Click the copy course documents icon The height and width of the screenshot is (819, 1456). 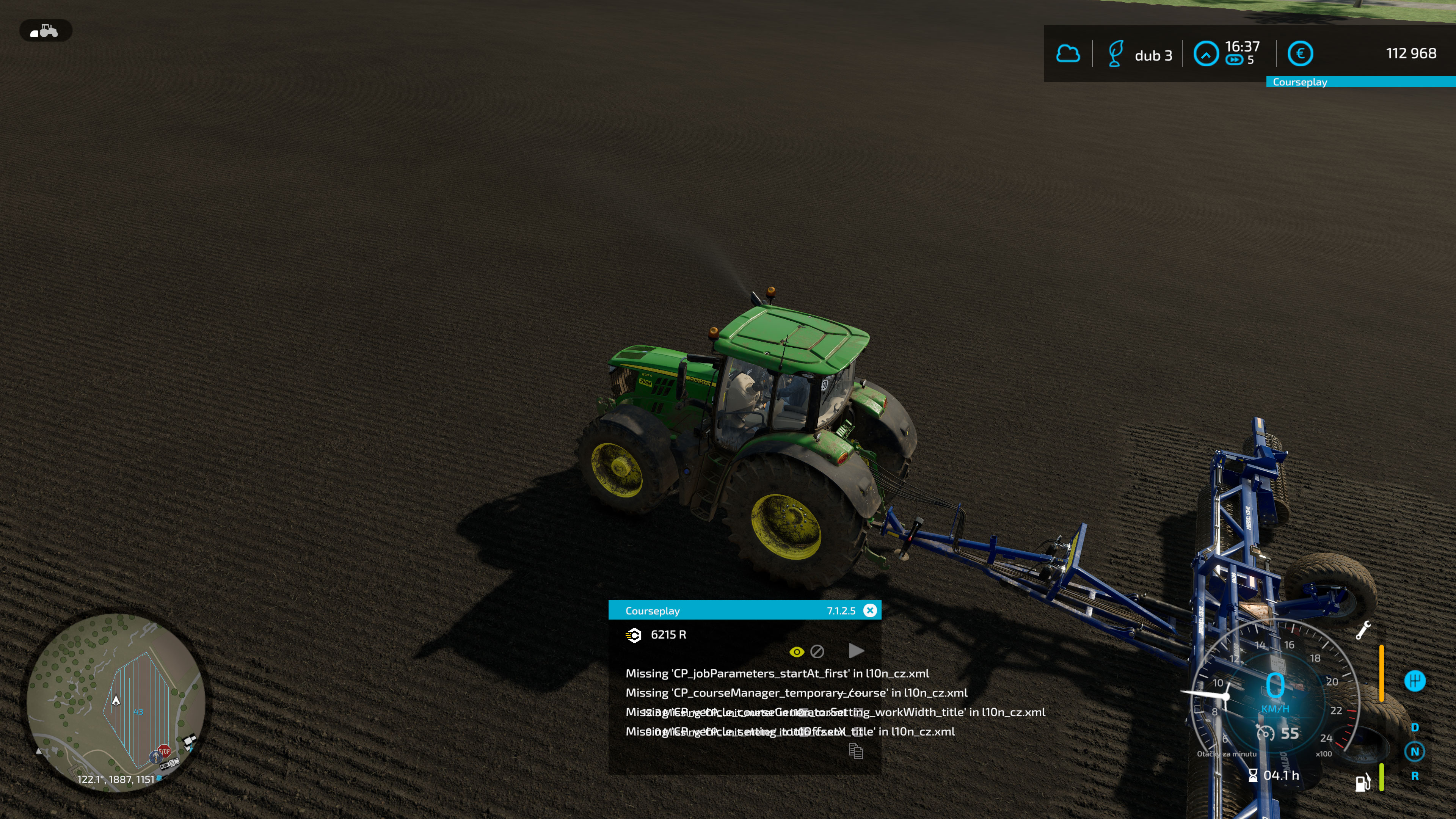856,751
